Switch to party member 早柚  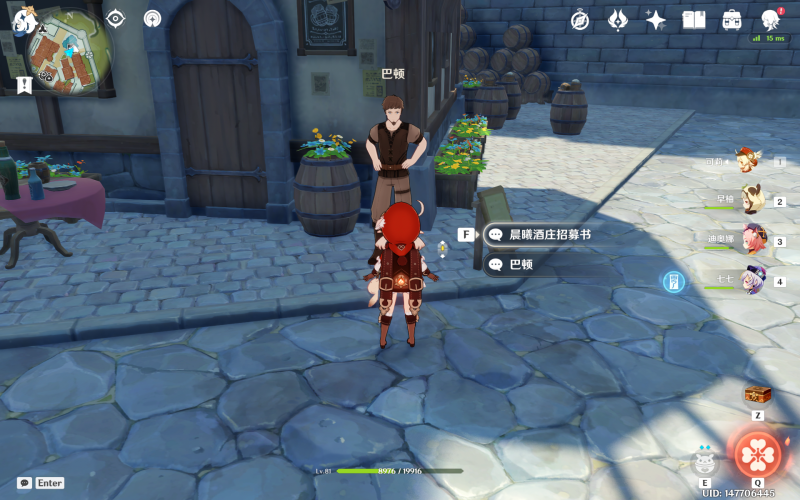pos(750,200)
